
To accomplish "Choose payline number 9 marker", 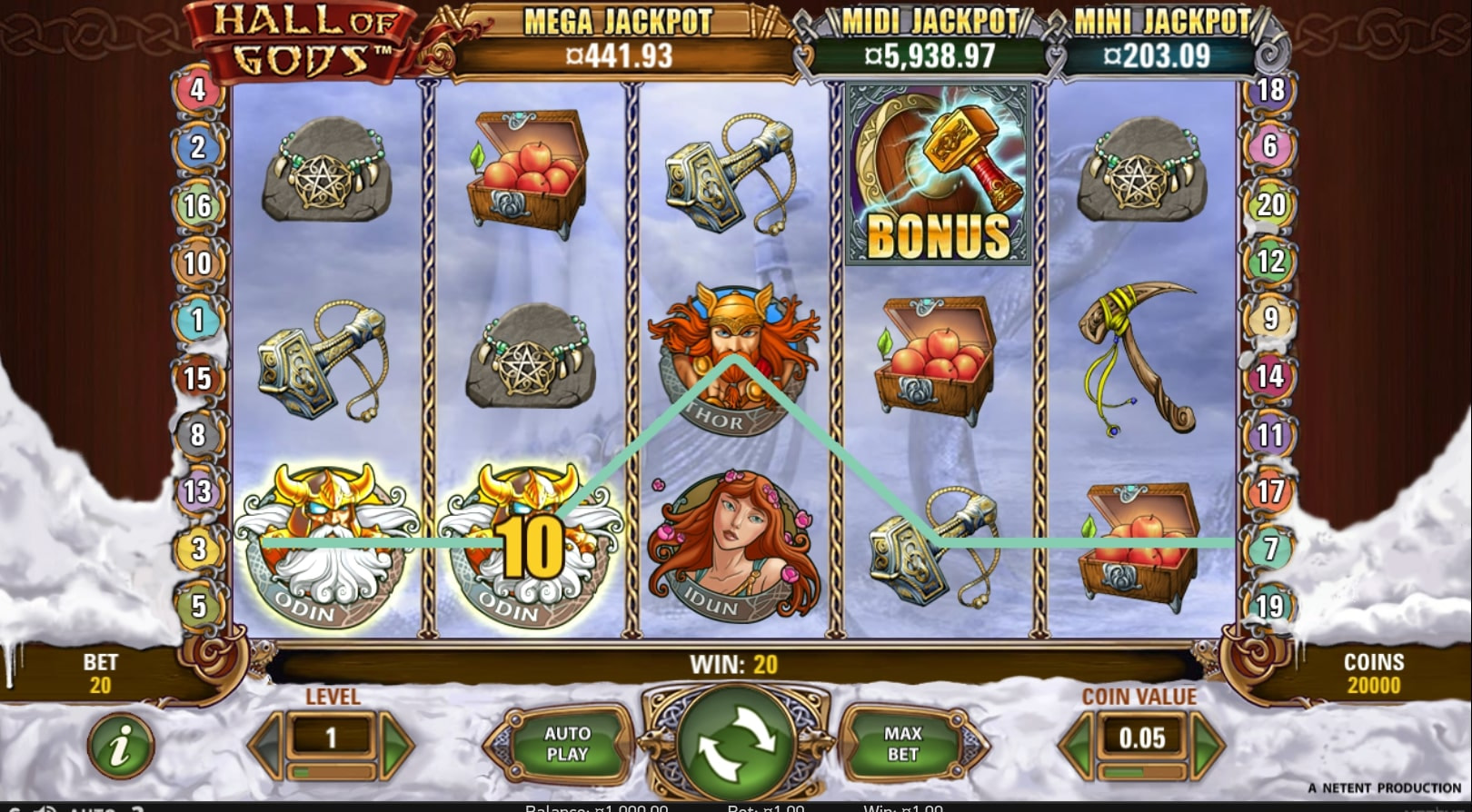I will pyautogui.click(x=1270, y=319).
